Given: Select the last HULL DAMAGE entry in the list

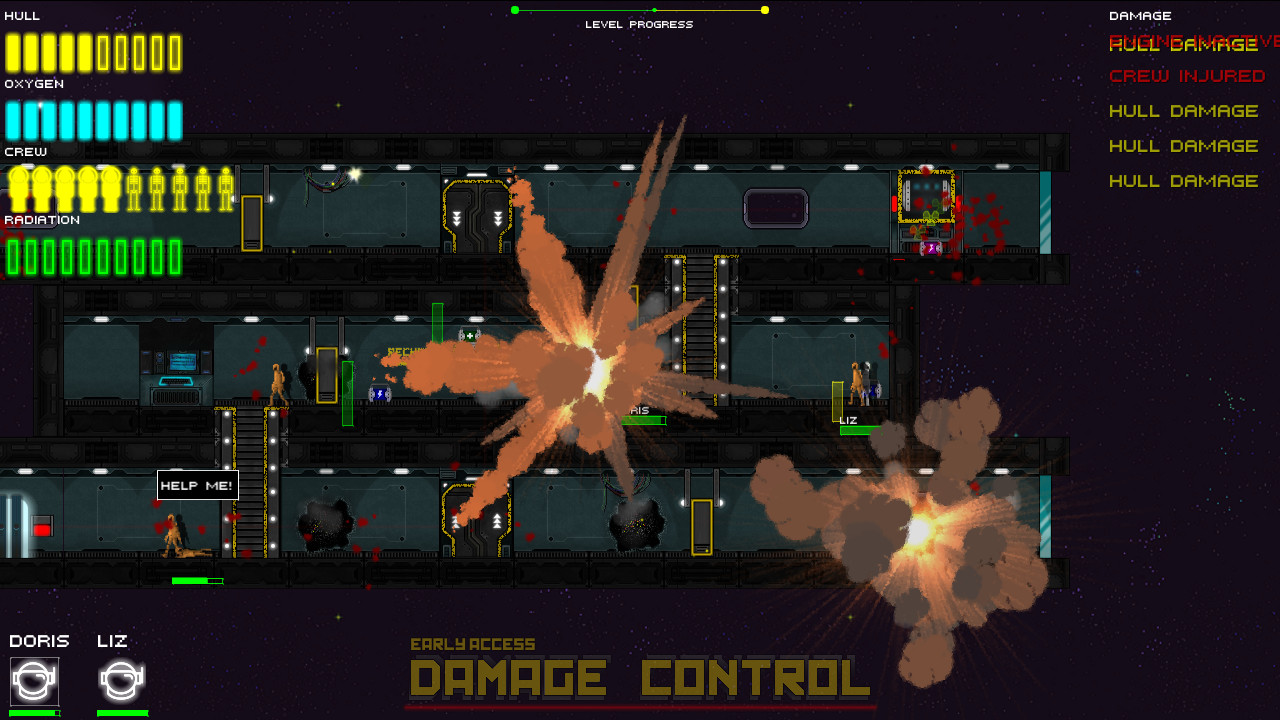Looking at the screenshot, I should click(x=1183, y=181).
